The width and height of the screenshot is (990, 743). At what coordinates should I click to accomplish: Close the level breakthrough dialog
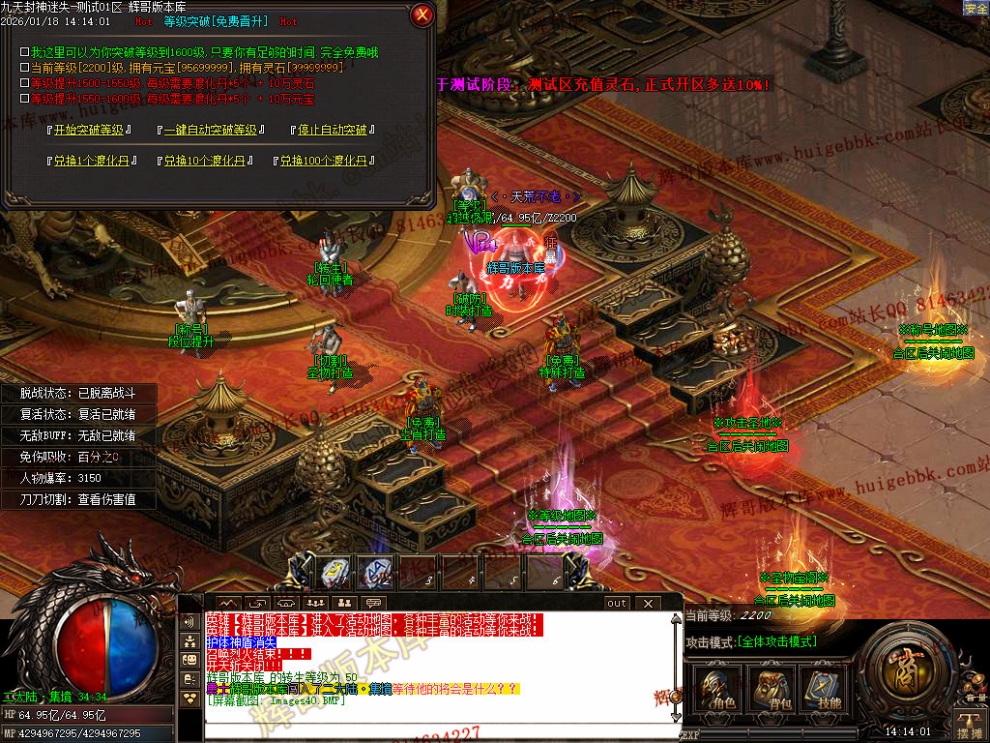422,14
